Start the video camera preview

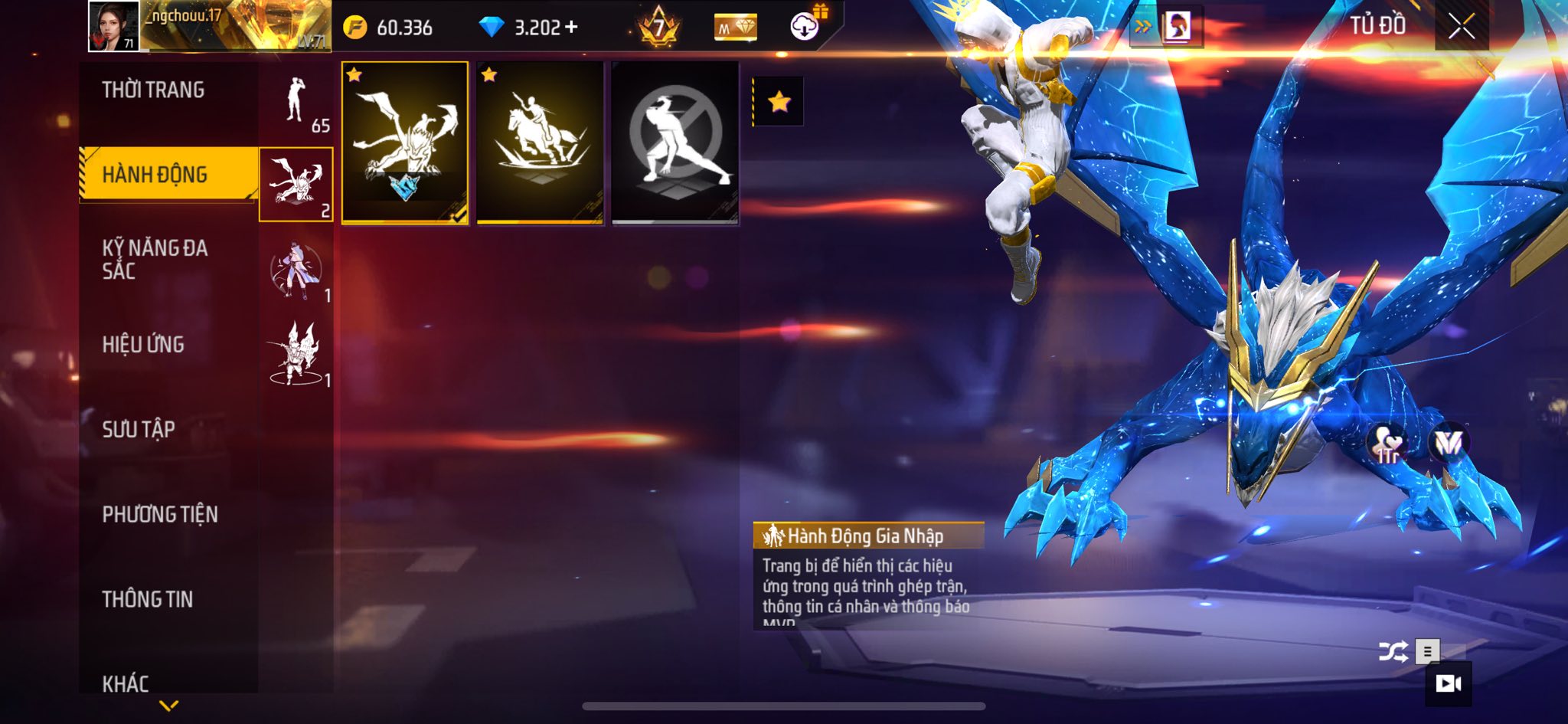coord(1448,683)
